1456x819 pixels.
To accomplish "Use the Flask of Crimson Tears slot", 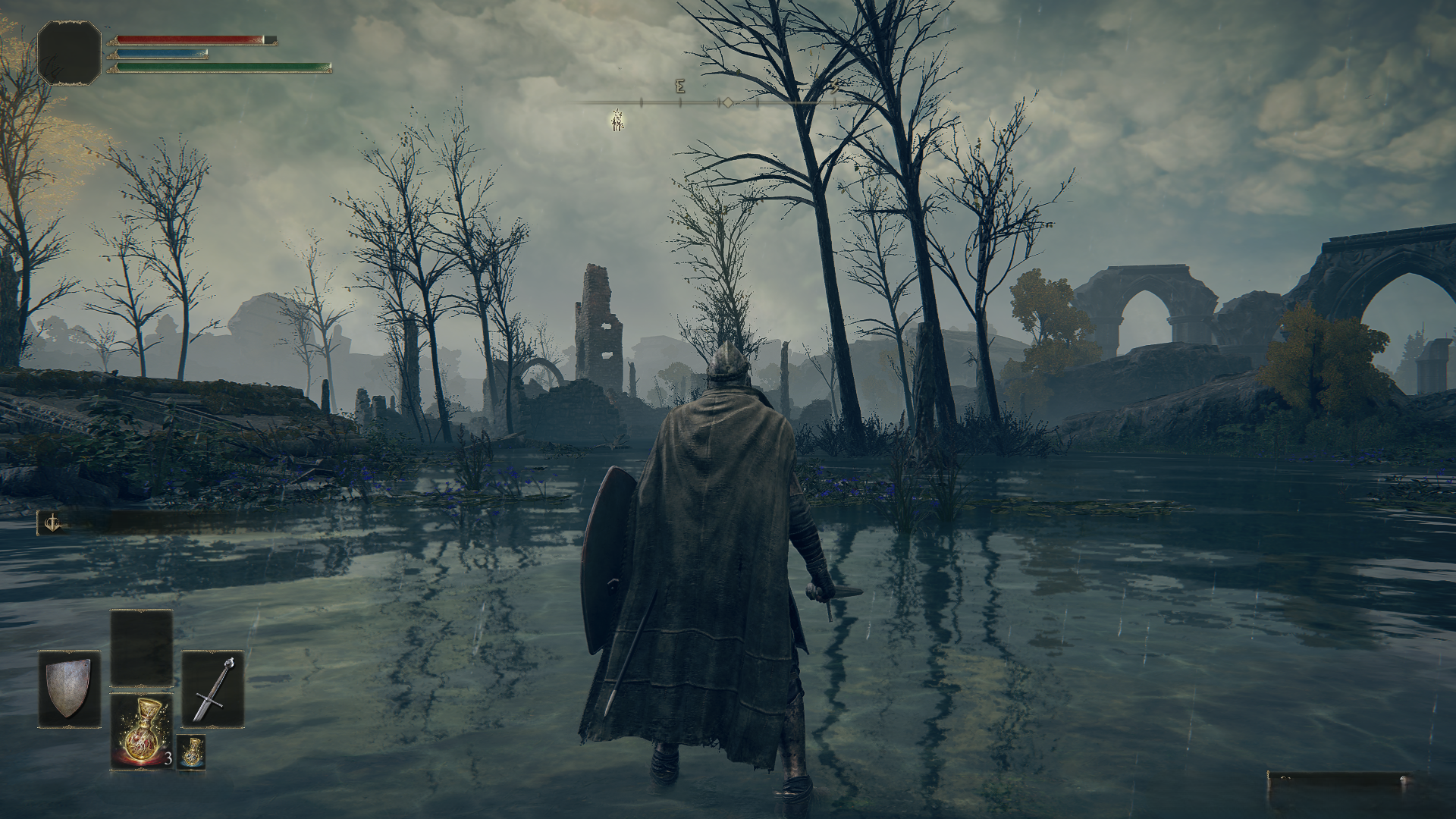I will tap(143, 732).
